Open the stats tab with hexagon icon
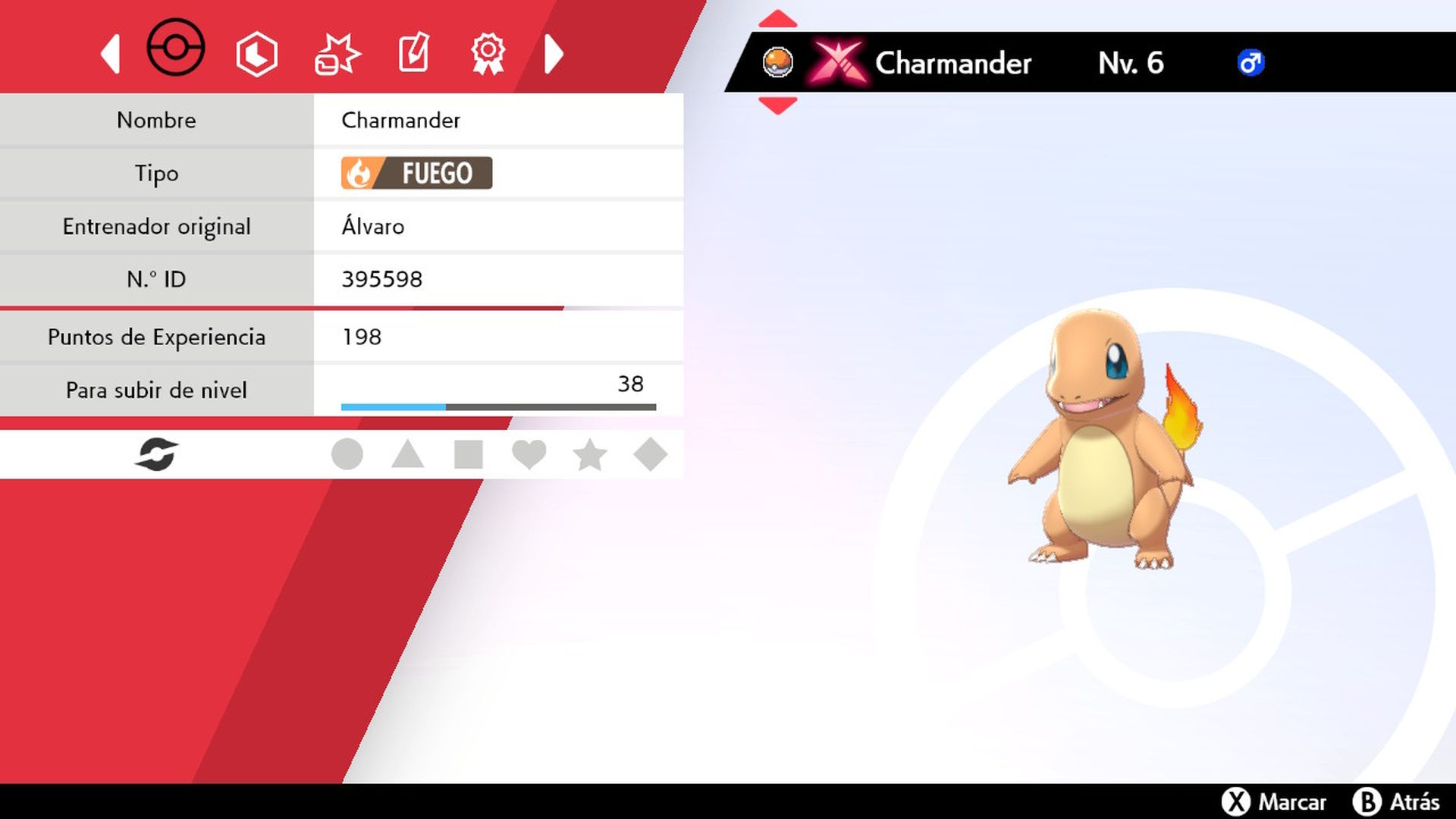1456x819 pixels. 256,52
